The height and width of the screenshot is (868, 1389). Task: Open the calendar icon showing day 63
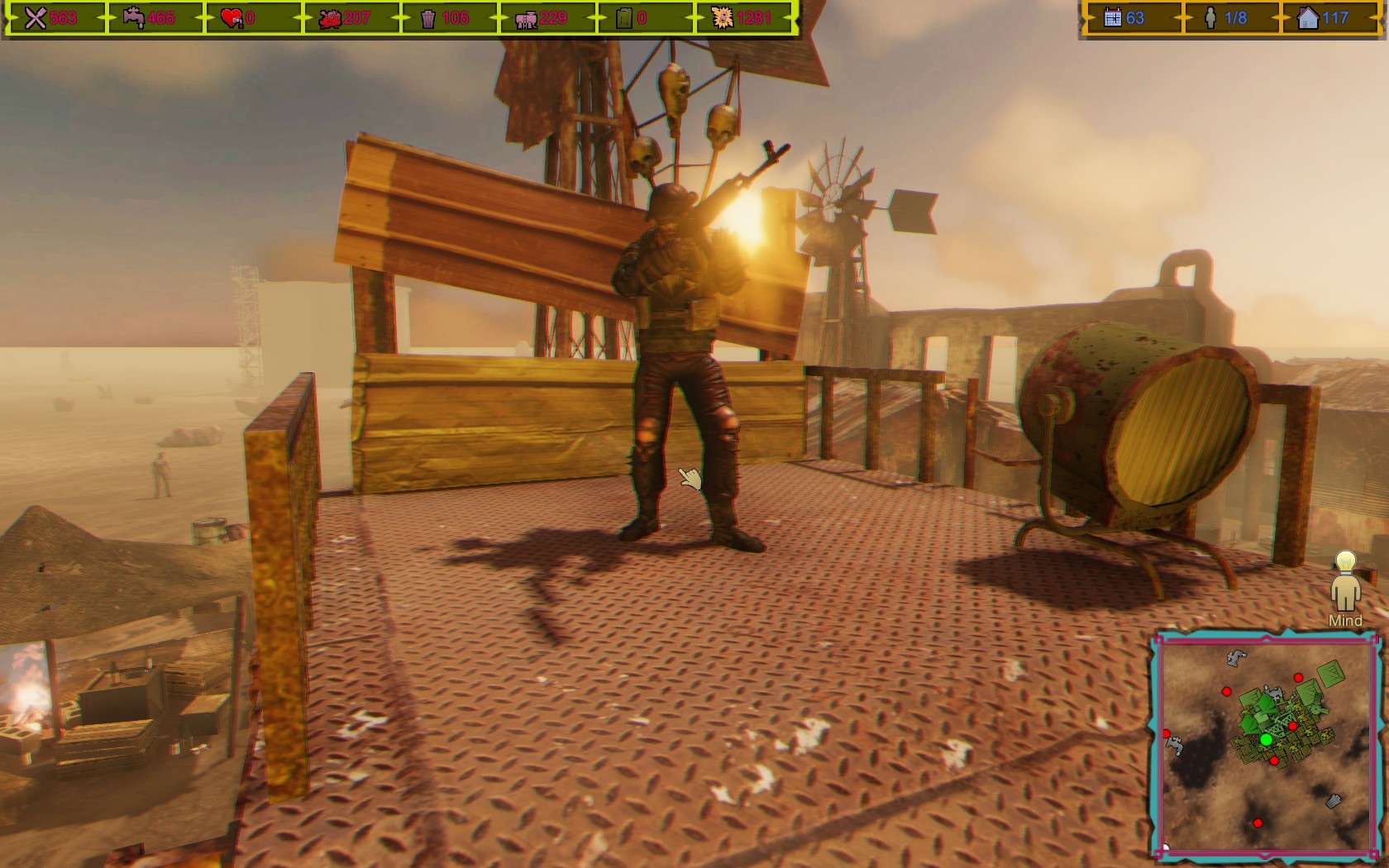pyautogui.click(x=1113, y=17)
